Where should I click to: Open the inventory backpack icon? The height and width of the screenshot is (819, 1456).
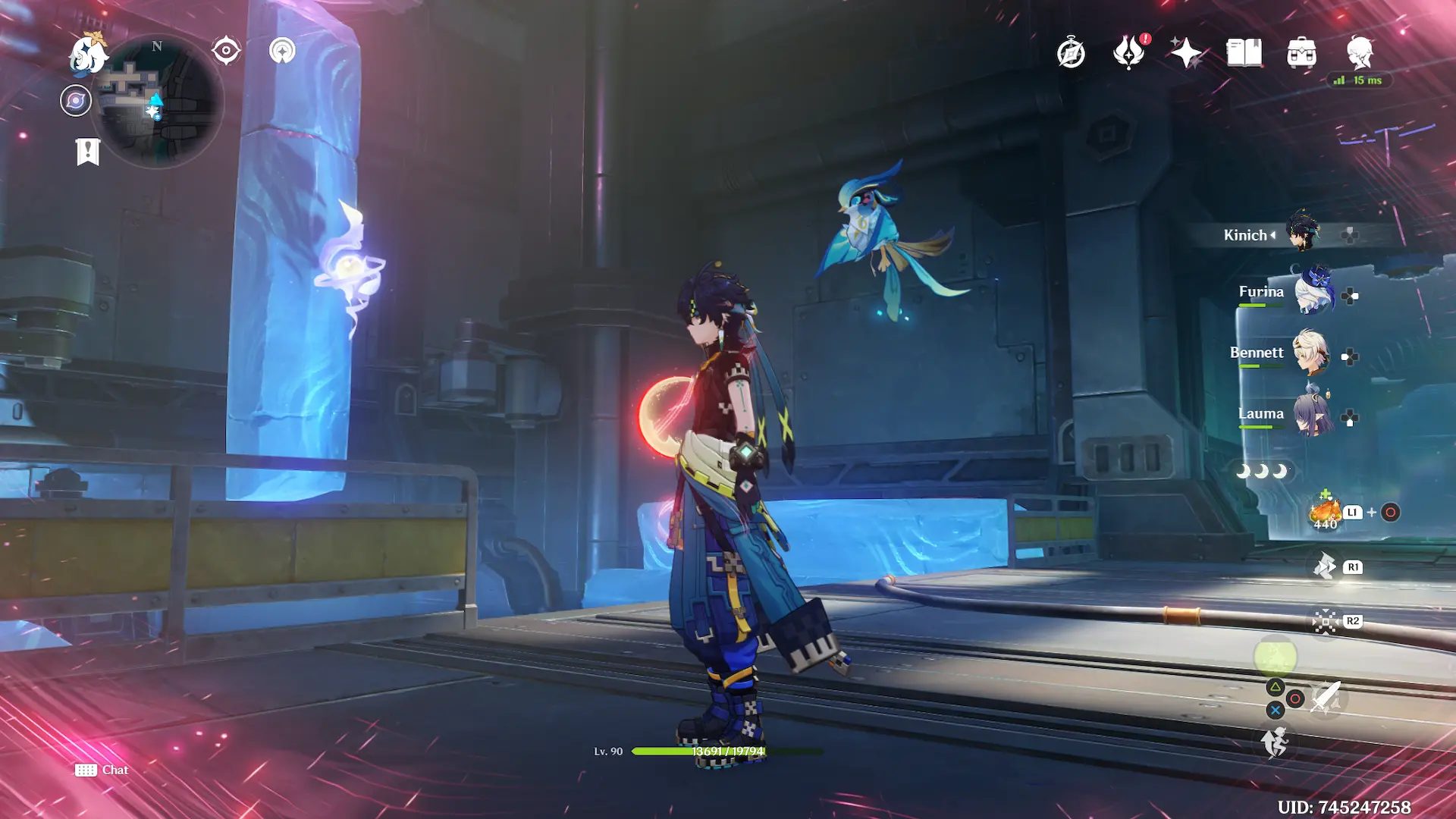1301,53
